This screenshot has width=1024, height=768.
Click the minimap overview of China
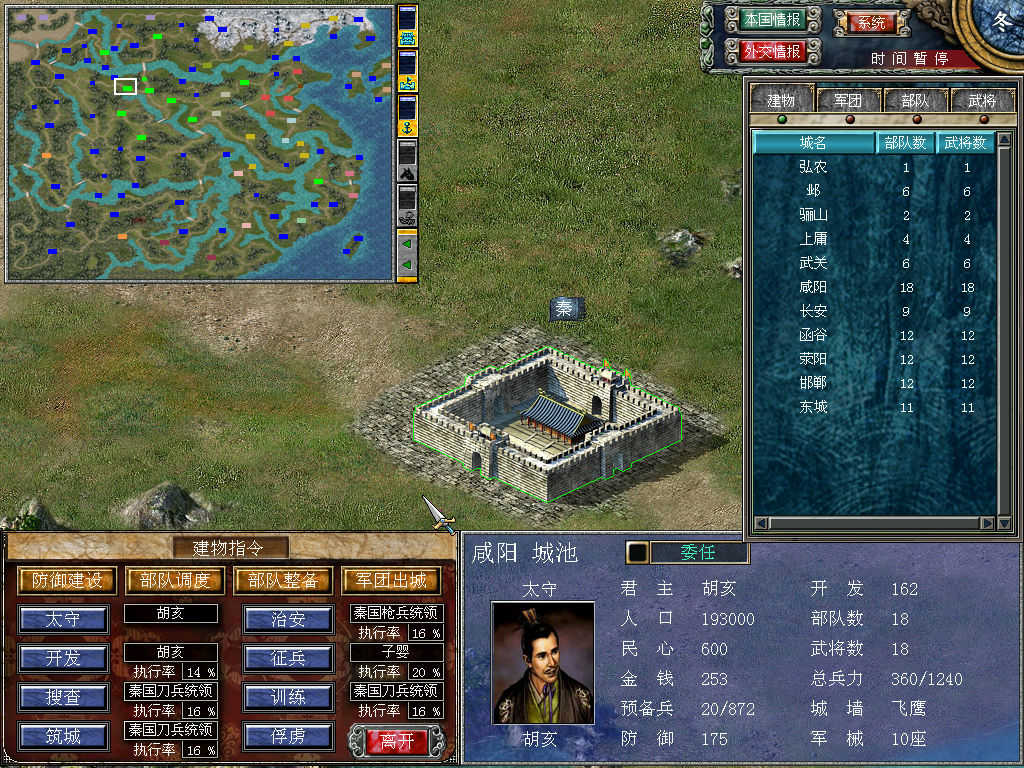point(200,142)
